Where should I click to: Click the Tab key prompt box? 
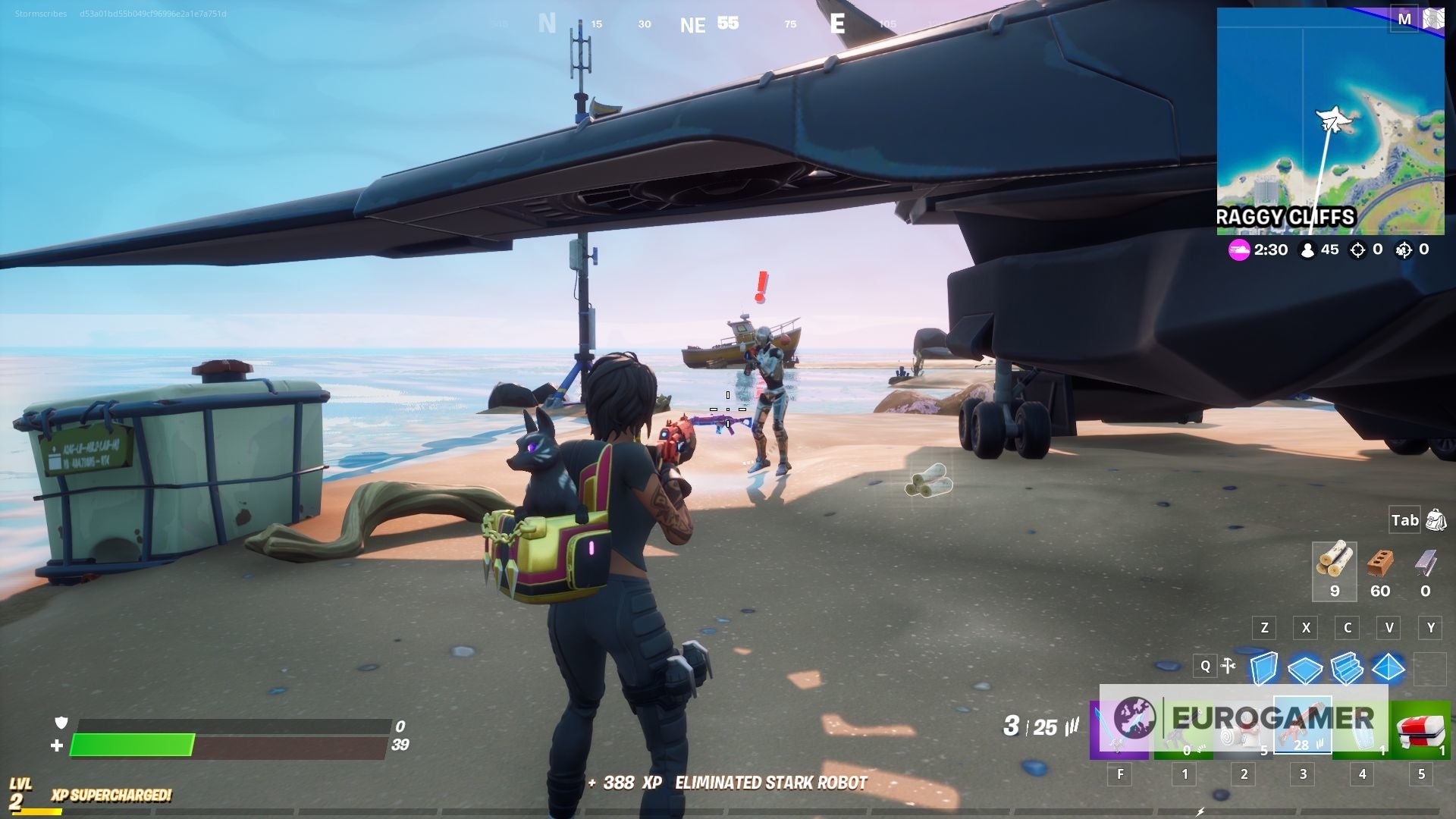[x=1406, y=520]
